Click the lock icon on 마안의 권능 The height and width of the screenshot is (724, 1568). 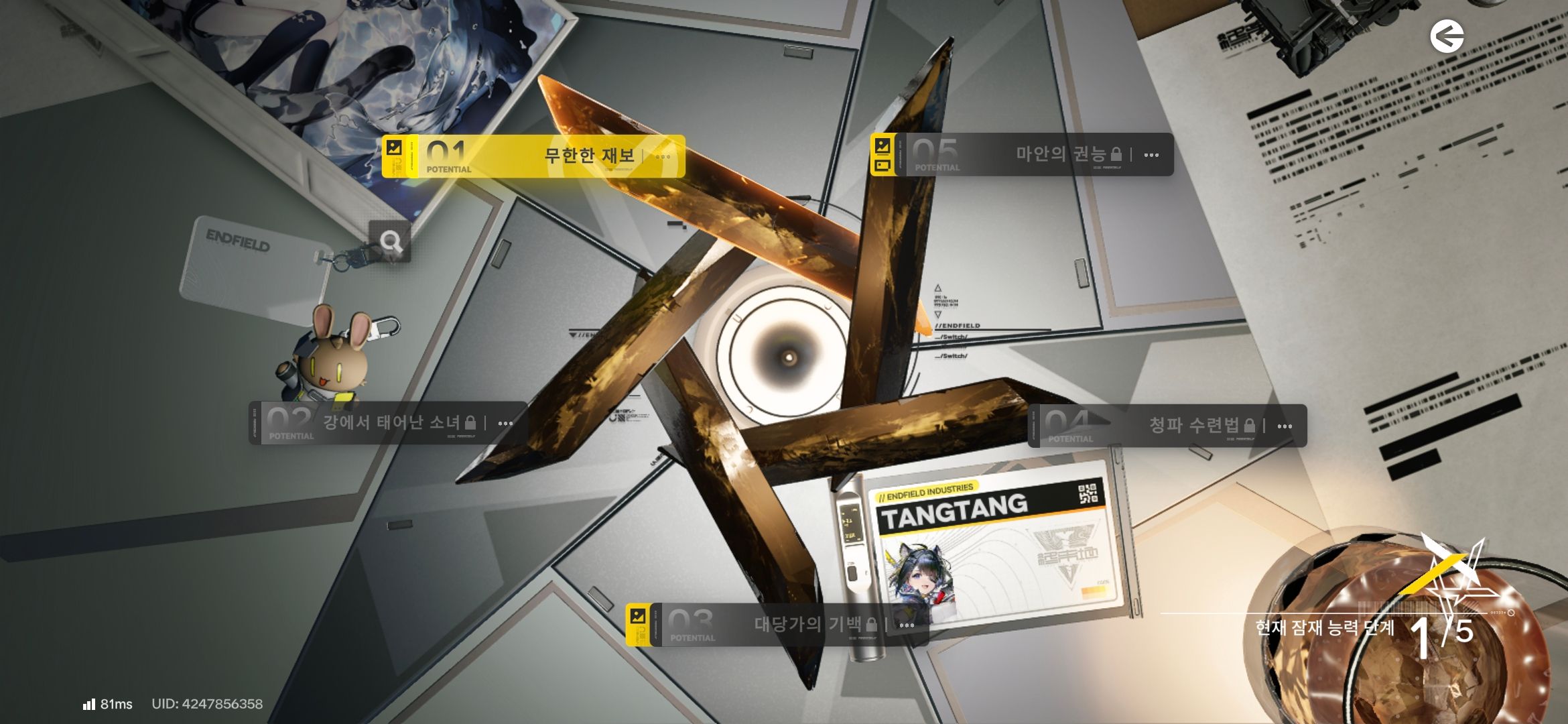(x=1116, y=154)
